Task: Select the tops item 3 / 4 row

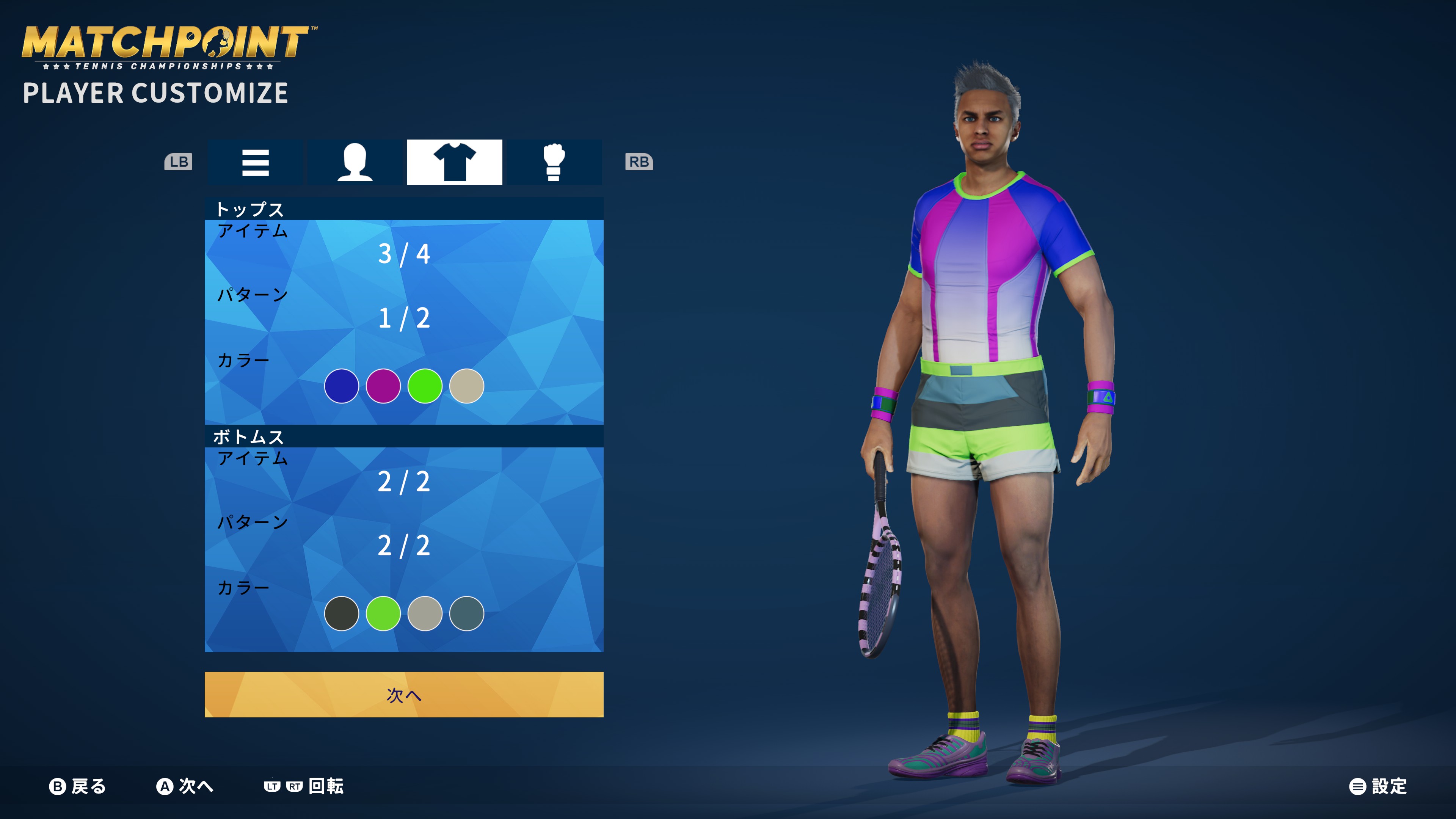Action: pyautogui.click(x=403, y=254)
